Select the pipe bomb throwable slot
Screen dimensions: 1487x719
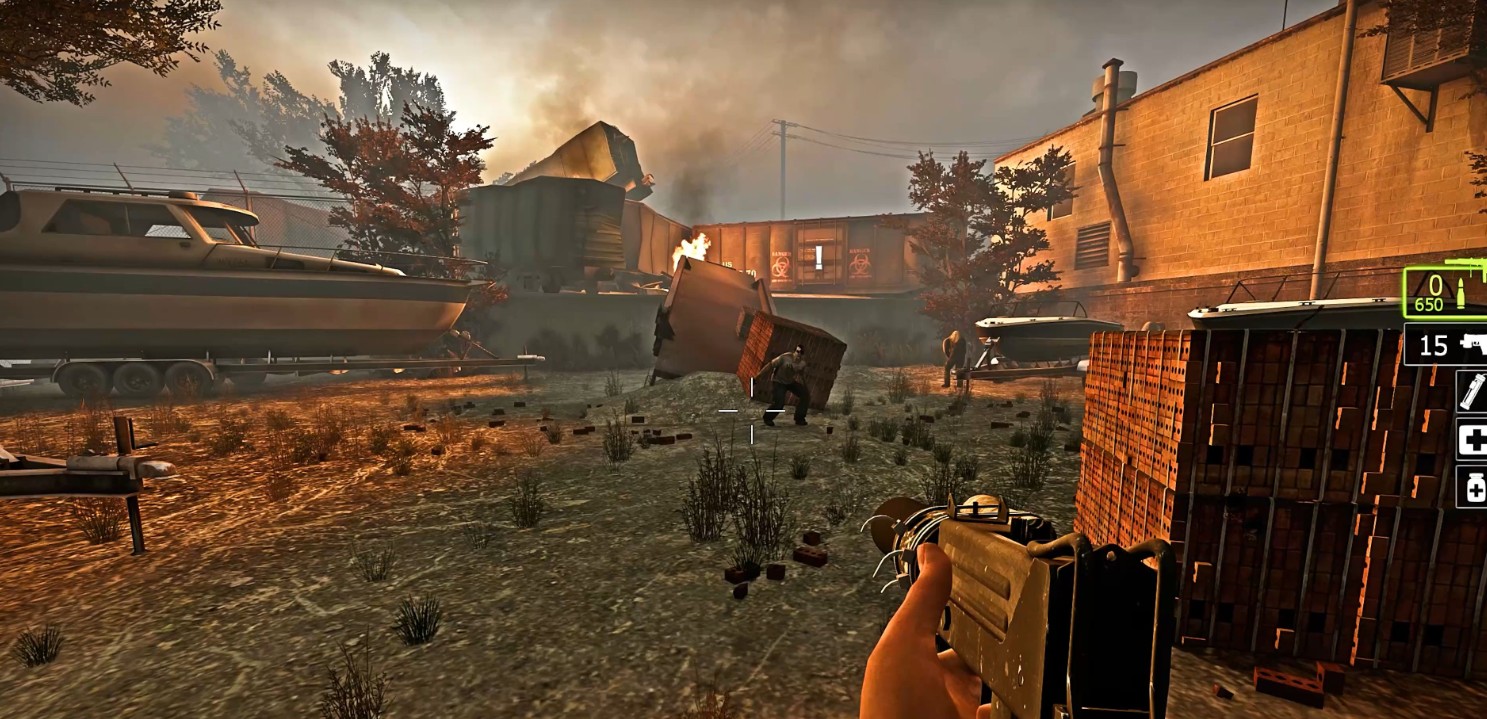pyautogui.click(x=1470, y=390)
